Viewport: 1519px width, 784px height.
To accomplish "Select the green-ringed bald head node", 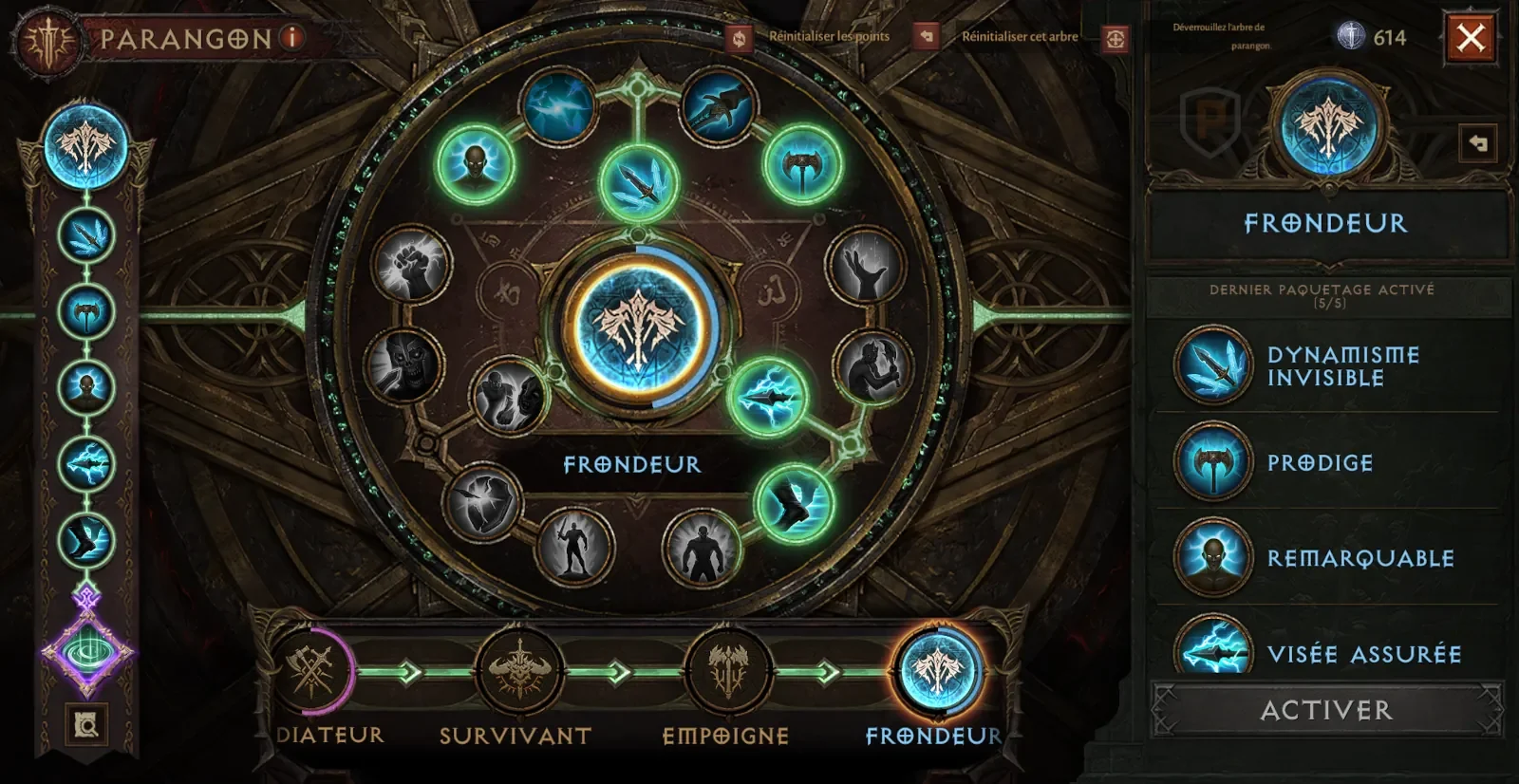I will 475,164.
